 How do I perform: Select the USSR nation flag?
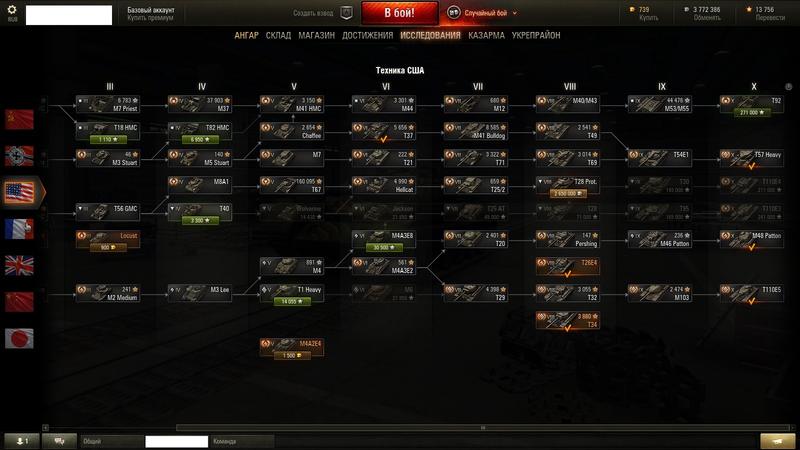click(19, 119)
